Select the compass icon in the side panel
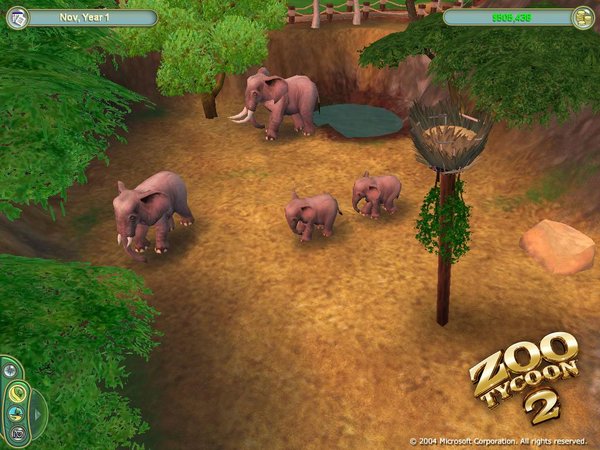This screenshot has width=600, height=450. [x=10, y=370]
